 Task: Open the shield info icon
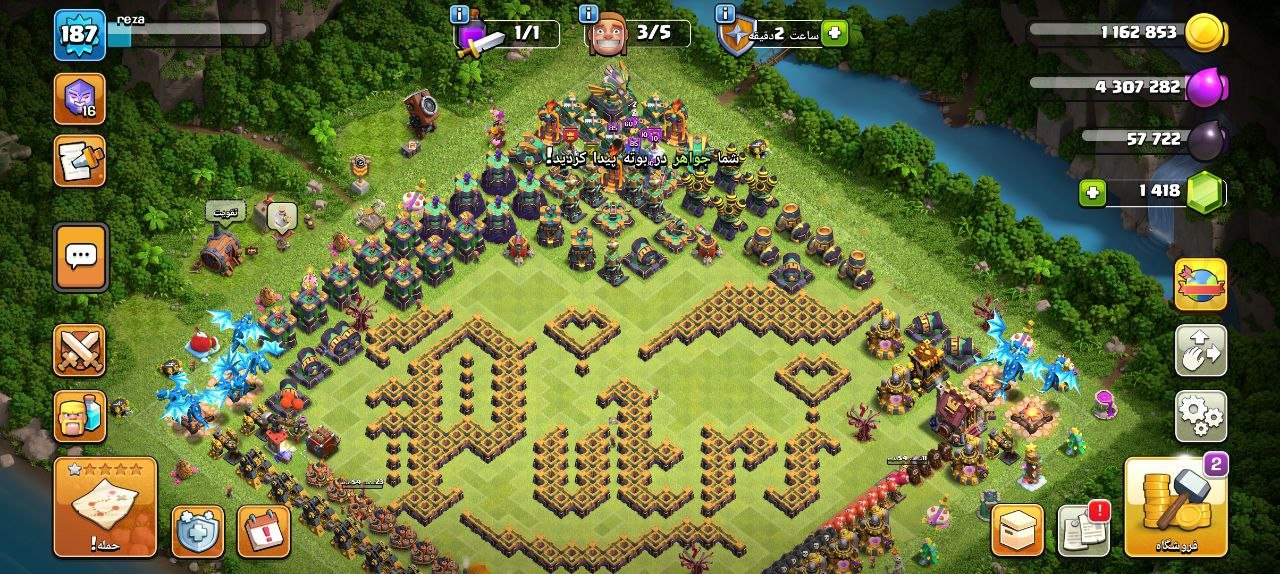pos(726,14)
